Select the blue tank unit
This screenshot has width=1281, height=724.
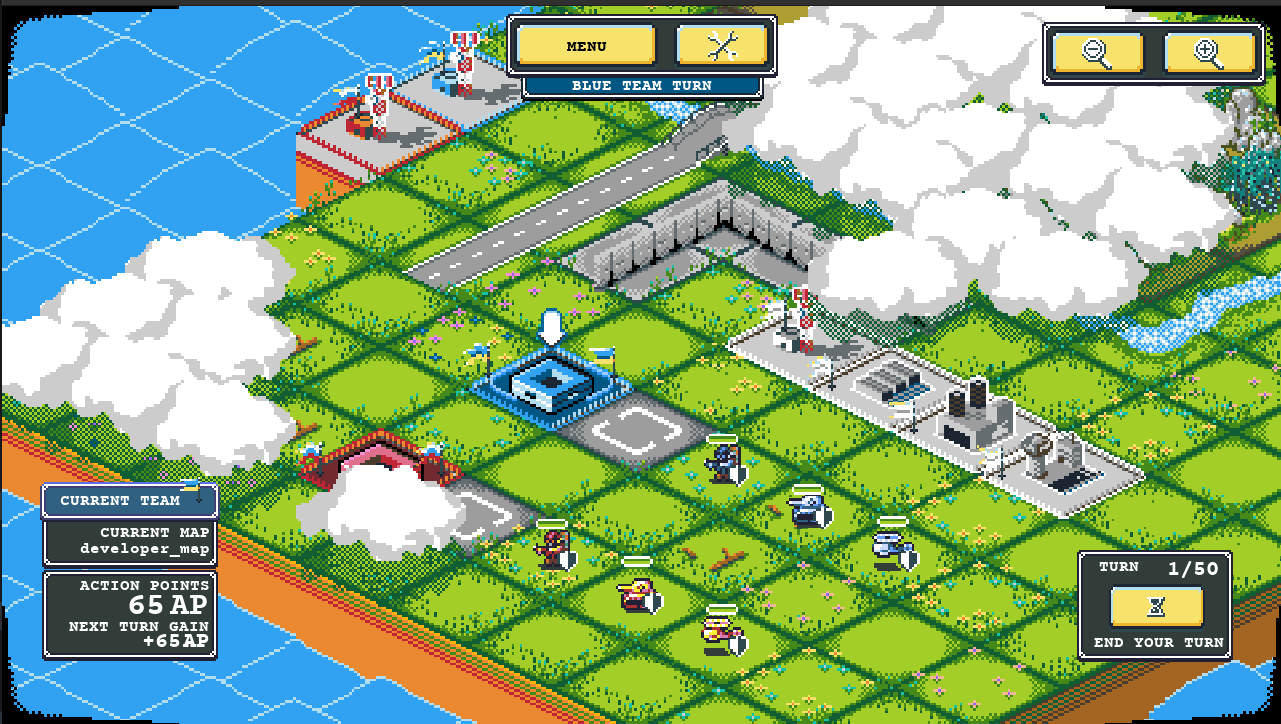tap(806, 510)
